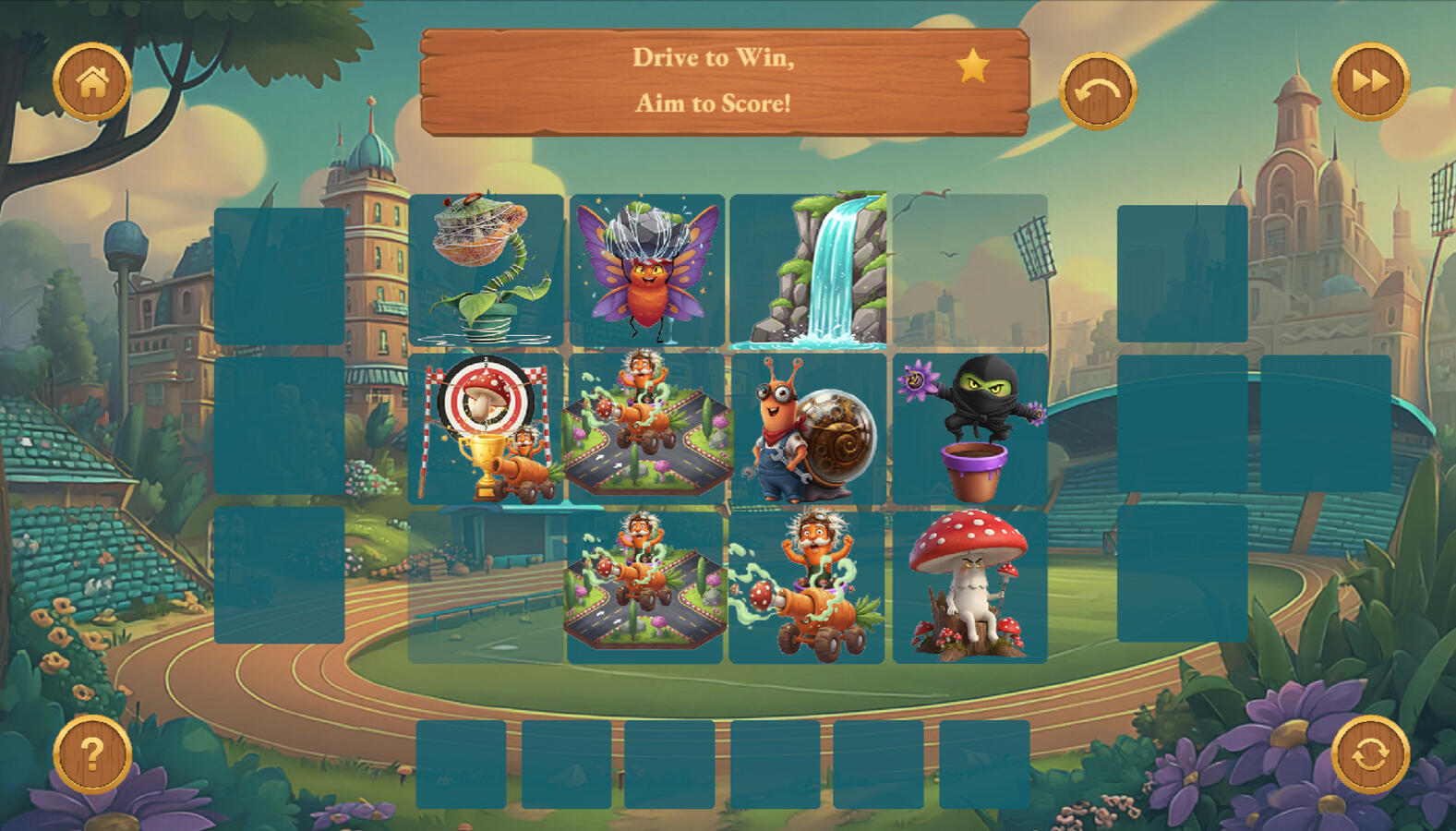
Task: Pick the butterfly bug carrying a rock tile
Action: (647, 270)
